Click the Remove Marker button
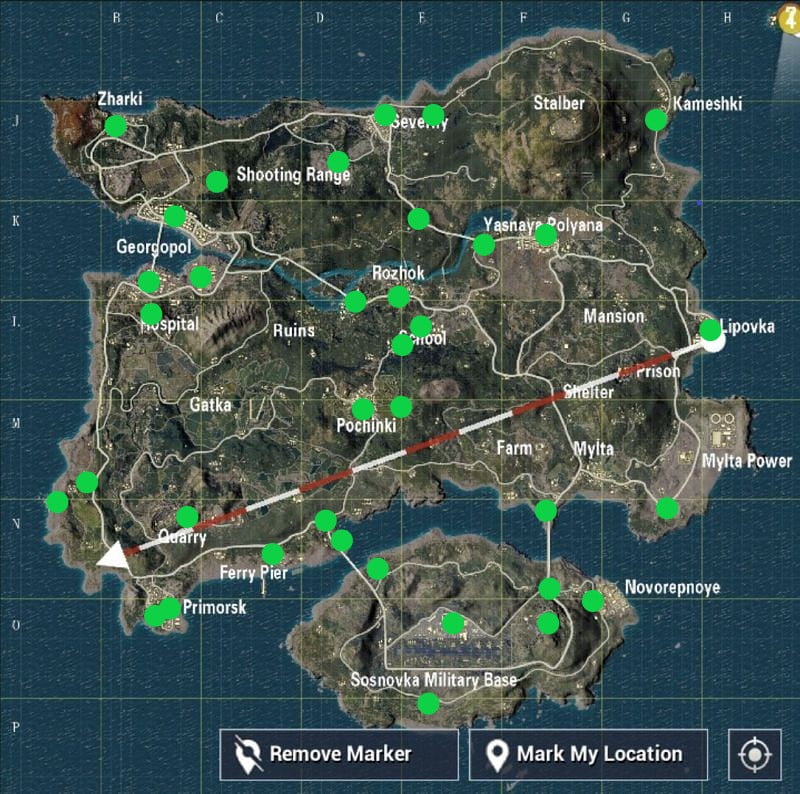This screenshot has width=800, height=794. click(x=339, y=754)
